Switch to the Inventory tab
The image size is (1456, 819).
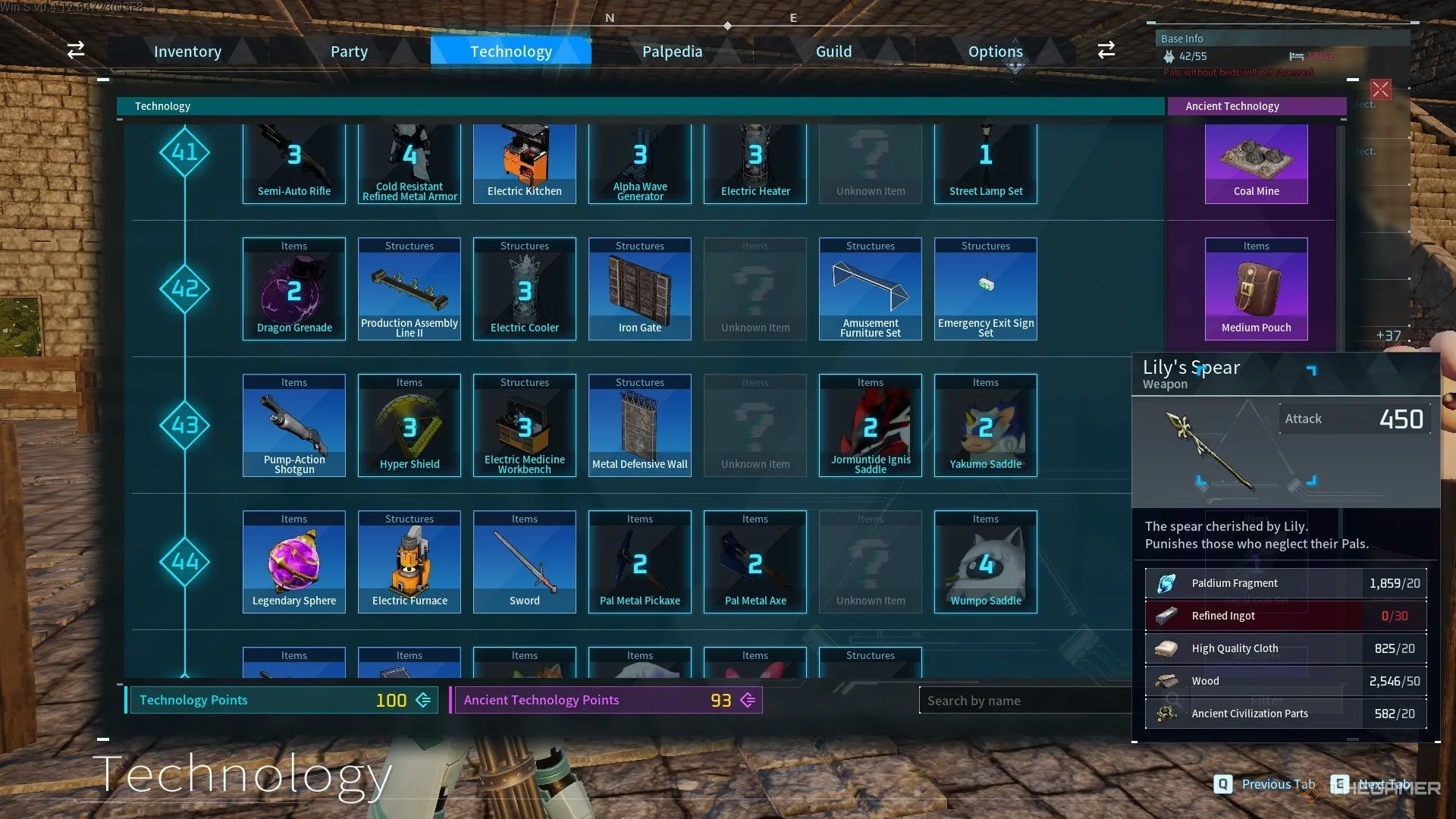pyautogui.click(x=187, y=52)
